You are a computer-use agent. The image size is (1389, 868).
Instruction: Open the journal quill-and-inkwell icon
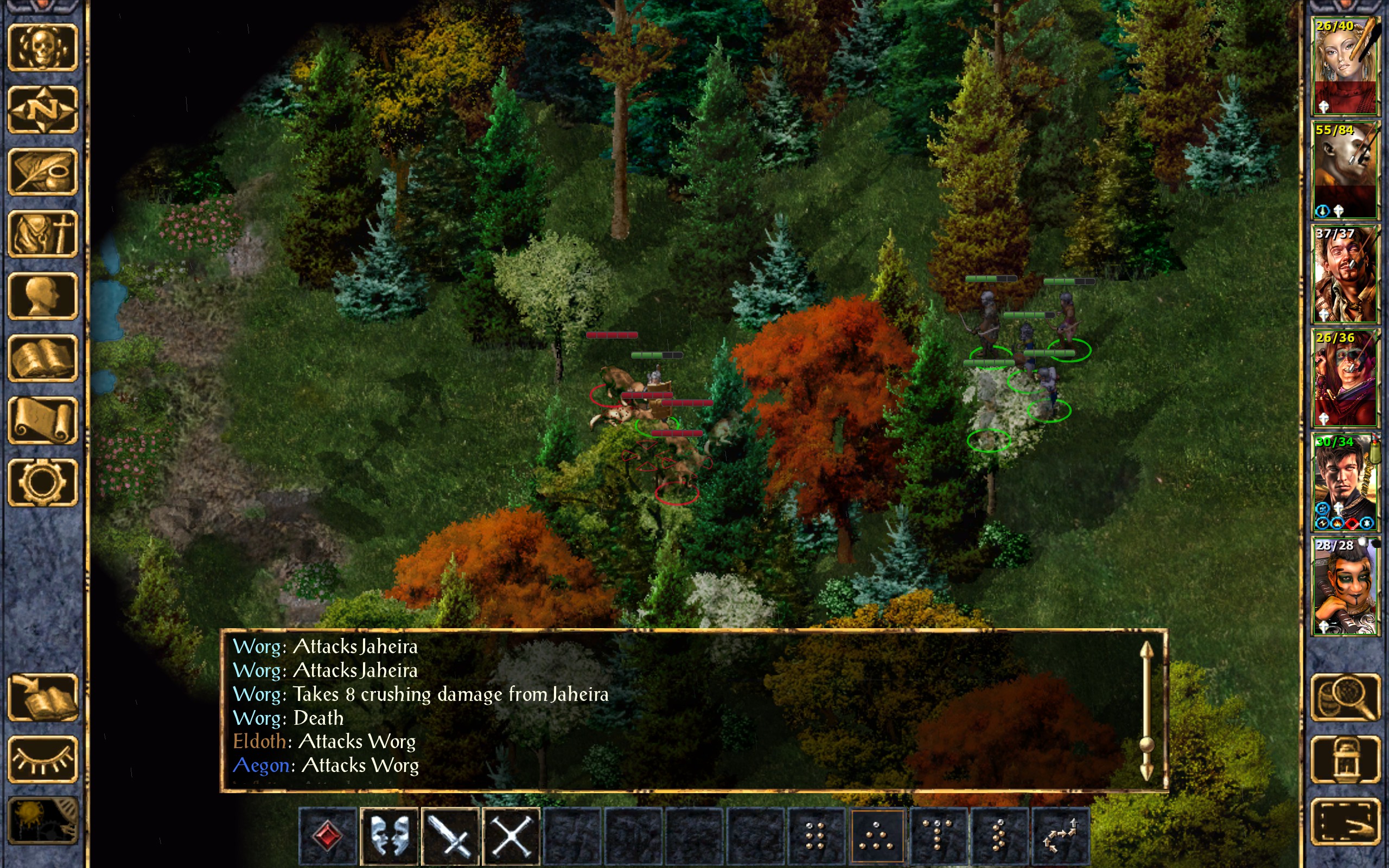tap(42, 171)
